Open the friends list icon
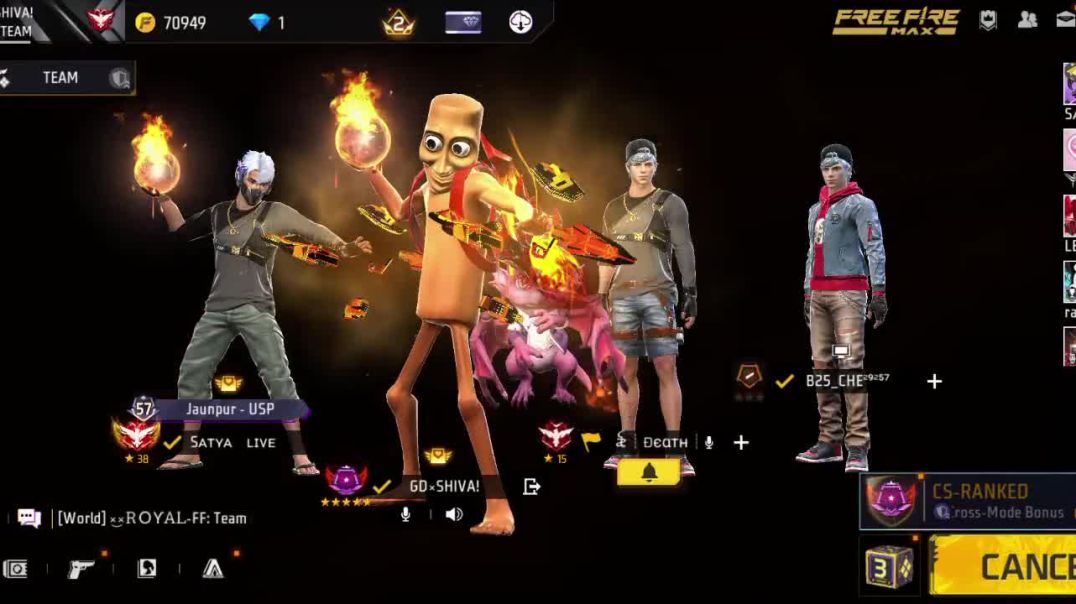Image resolution: width=1076 pixels, height=604 pixels. (x=1027, y=19)
